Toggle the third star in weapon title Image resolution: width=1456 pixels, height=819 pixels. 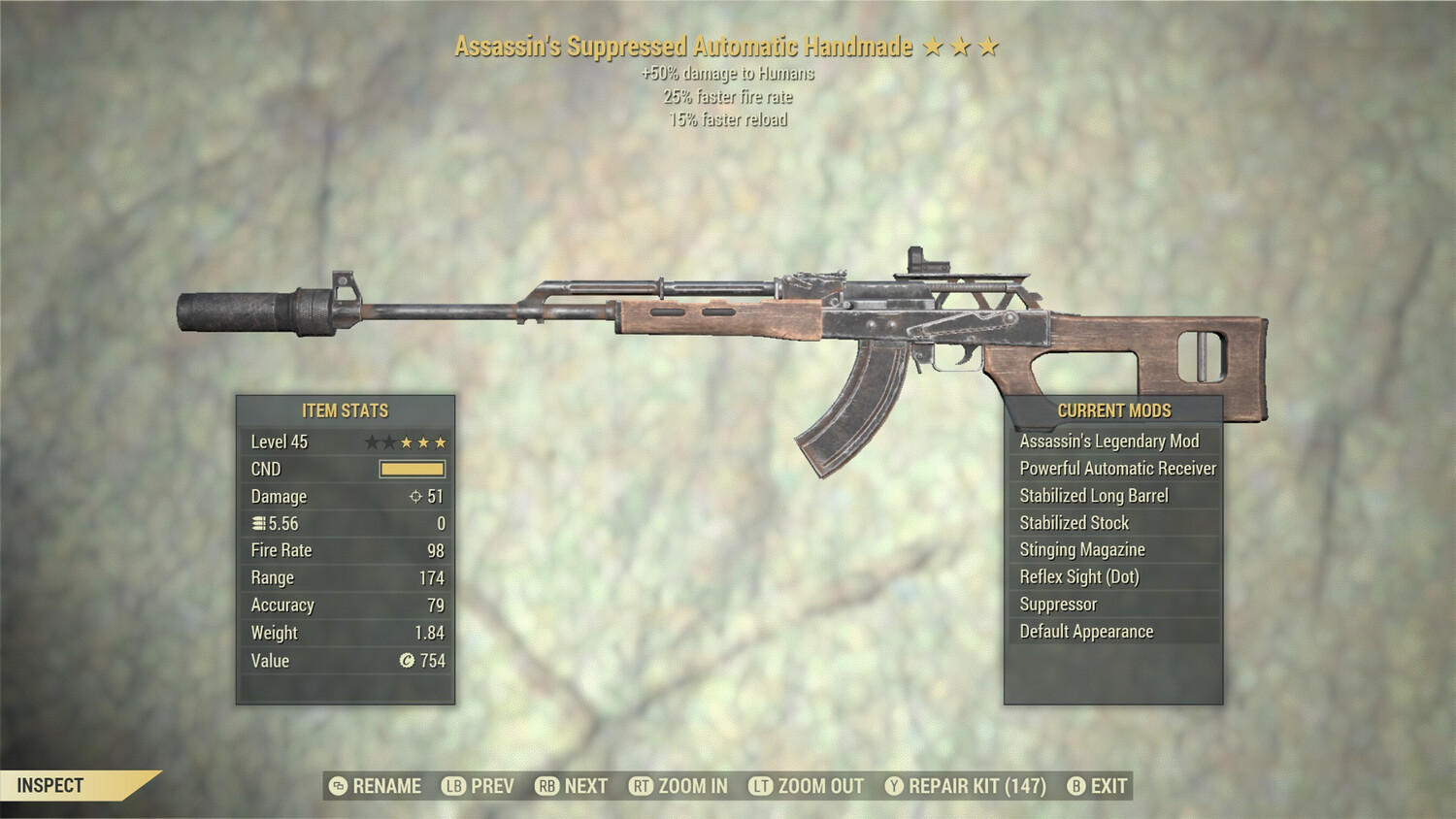pos(988,45)
